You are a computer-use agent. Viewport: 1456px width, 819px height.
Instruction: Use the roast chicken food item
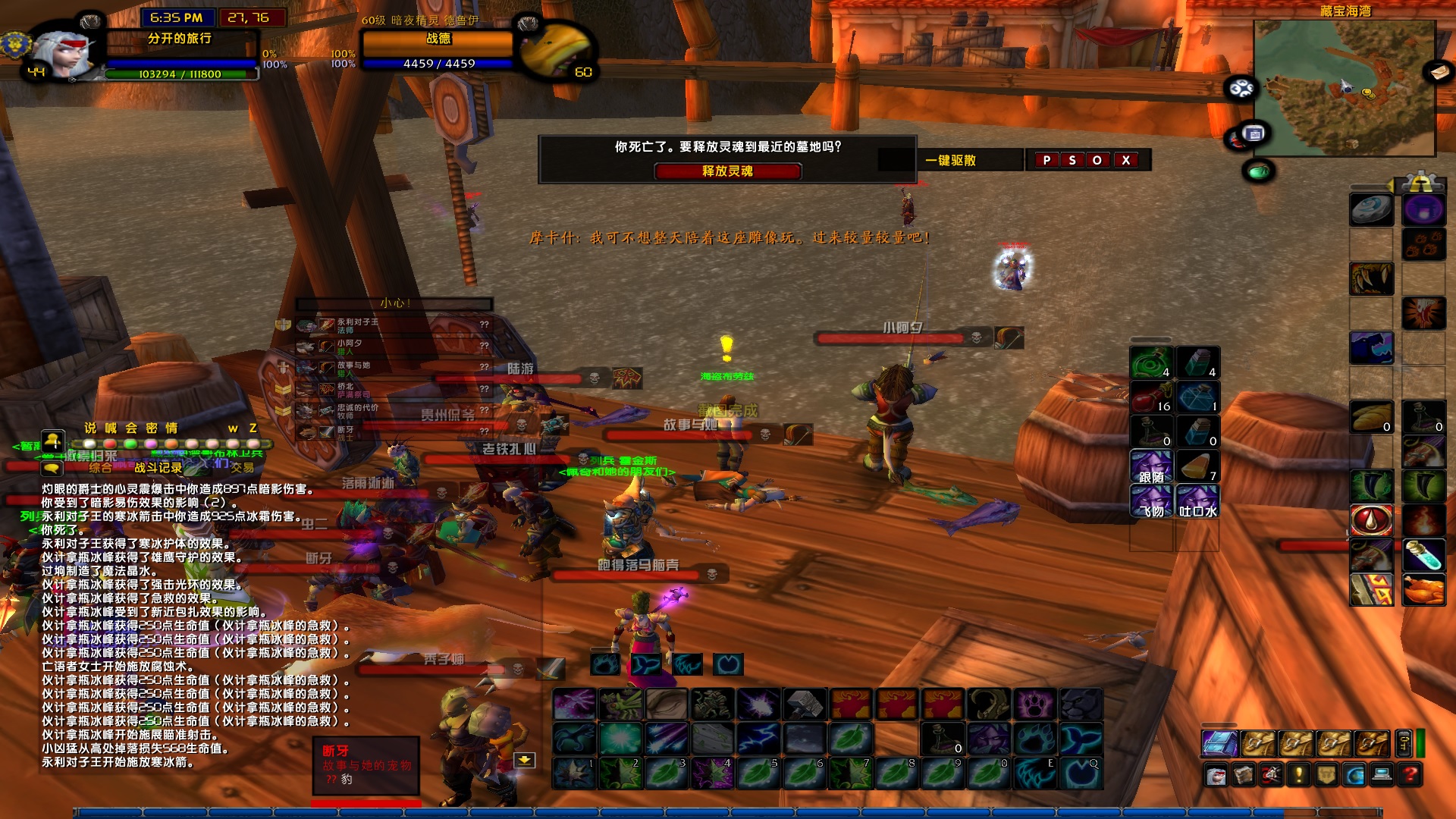point(1423,590)
